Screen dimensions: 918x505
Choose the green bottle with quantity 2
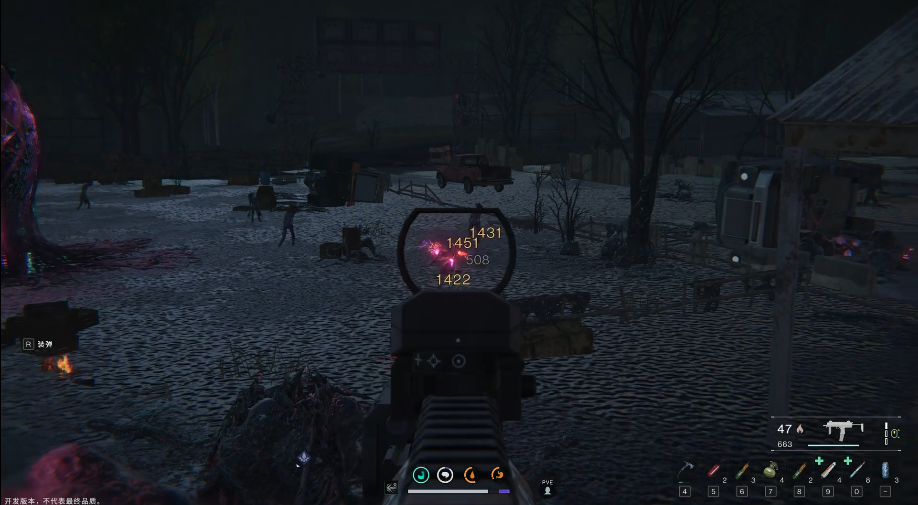[x=799, y=471]
